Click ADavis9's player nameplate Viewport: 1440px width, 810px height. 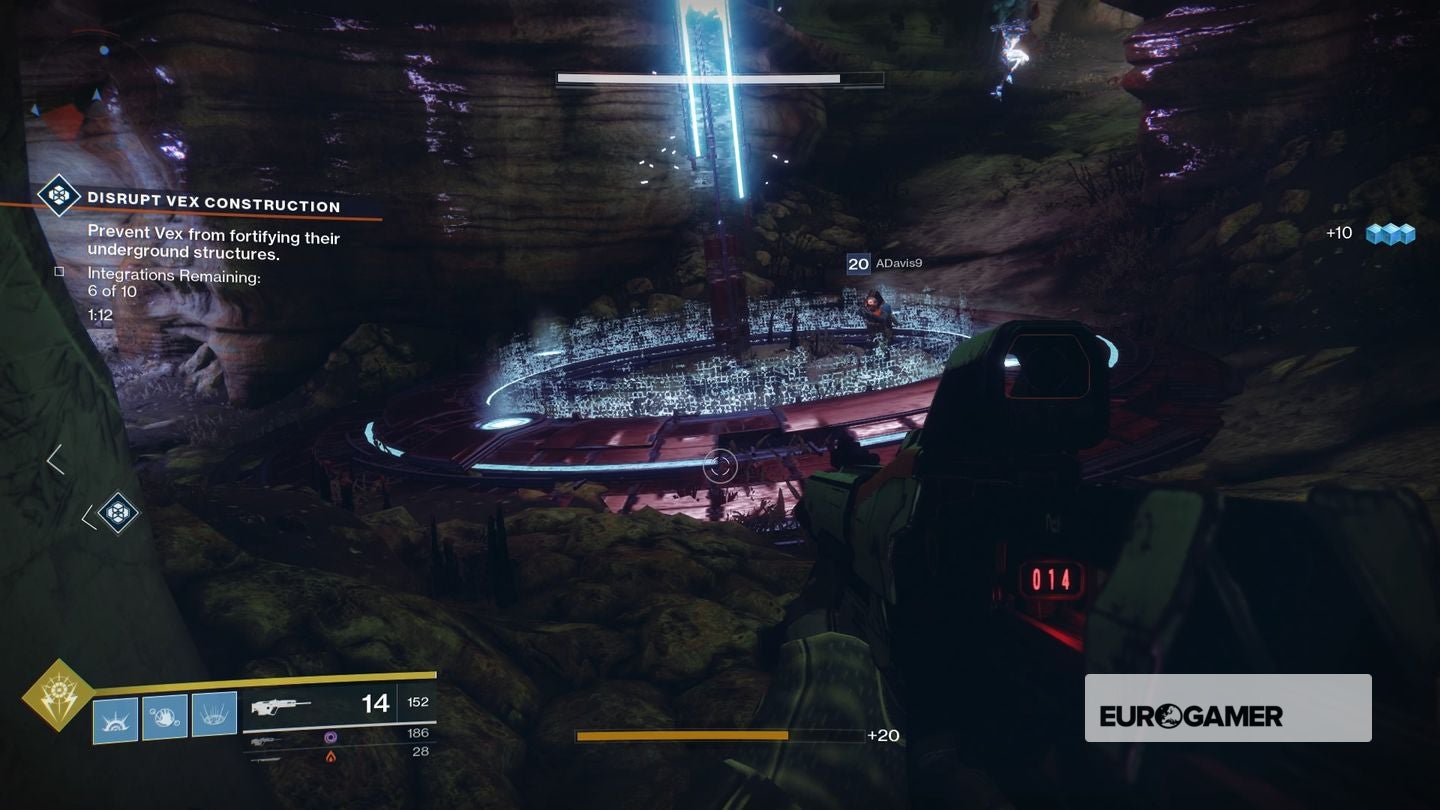coord(900,263)
